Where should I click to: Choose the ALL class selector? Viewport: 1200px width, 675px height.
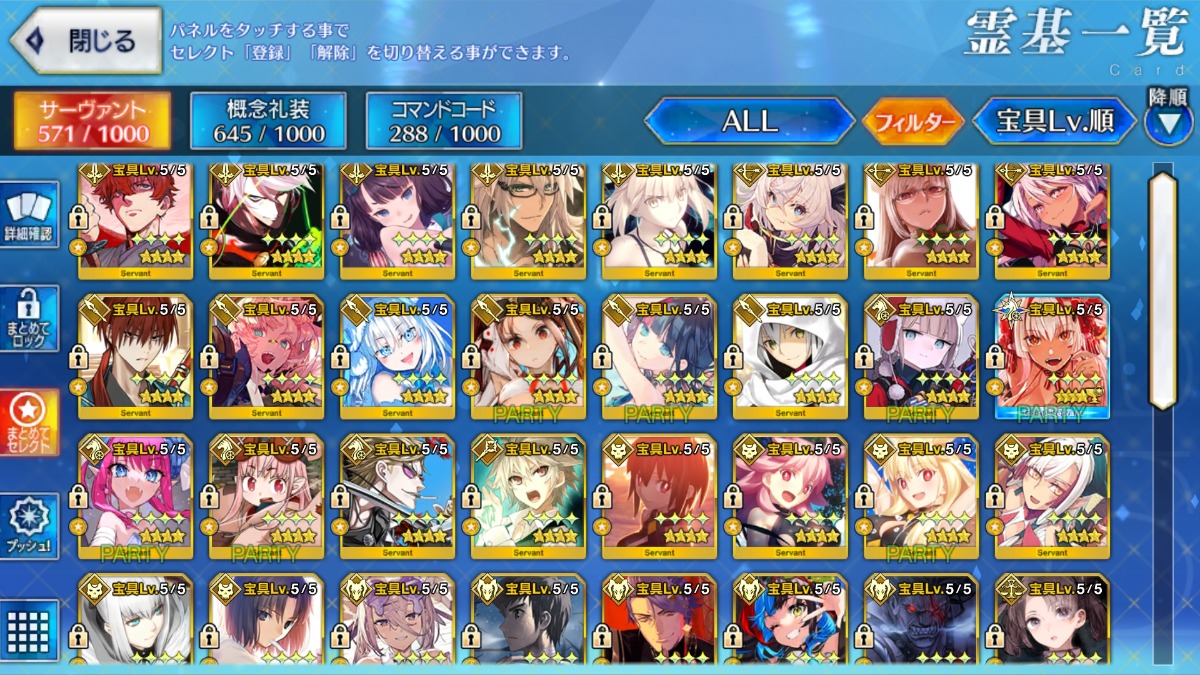click(x=749, y=122)
